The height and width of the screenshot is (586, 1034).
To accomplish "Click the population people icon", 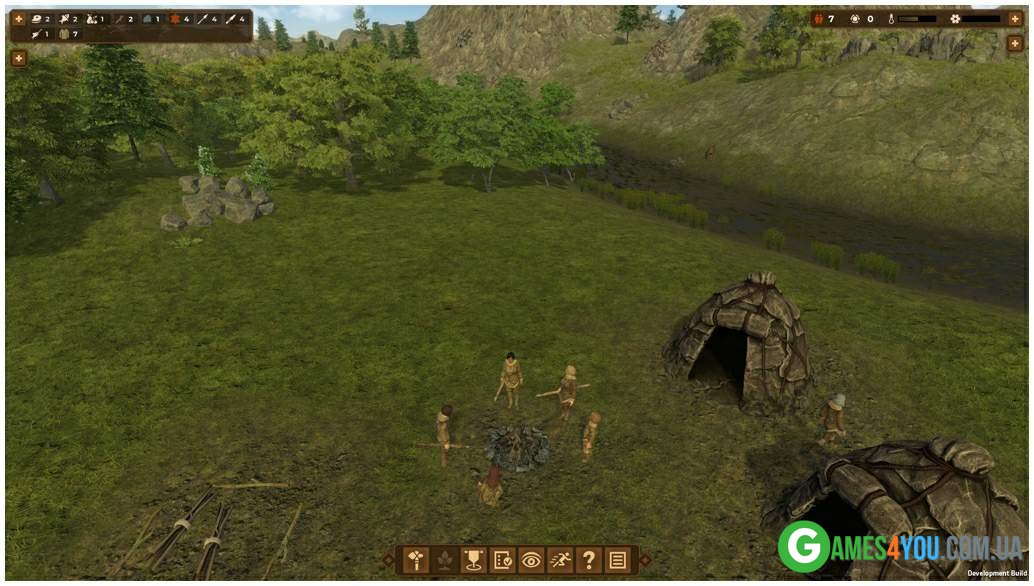I will tap(817, 19).
